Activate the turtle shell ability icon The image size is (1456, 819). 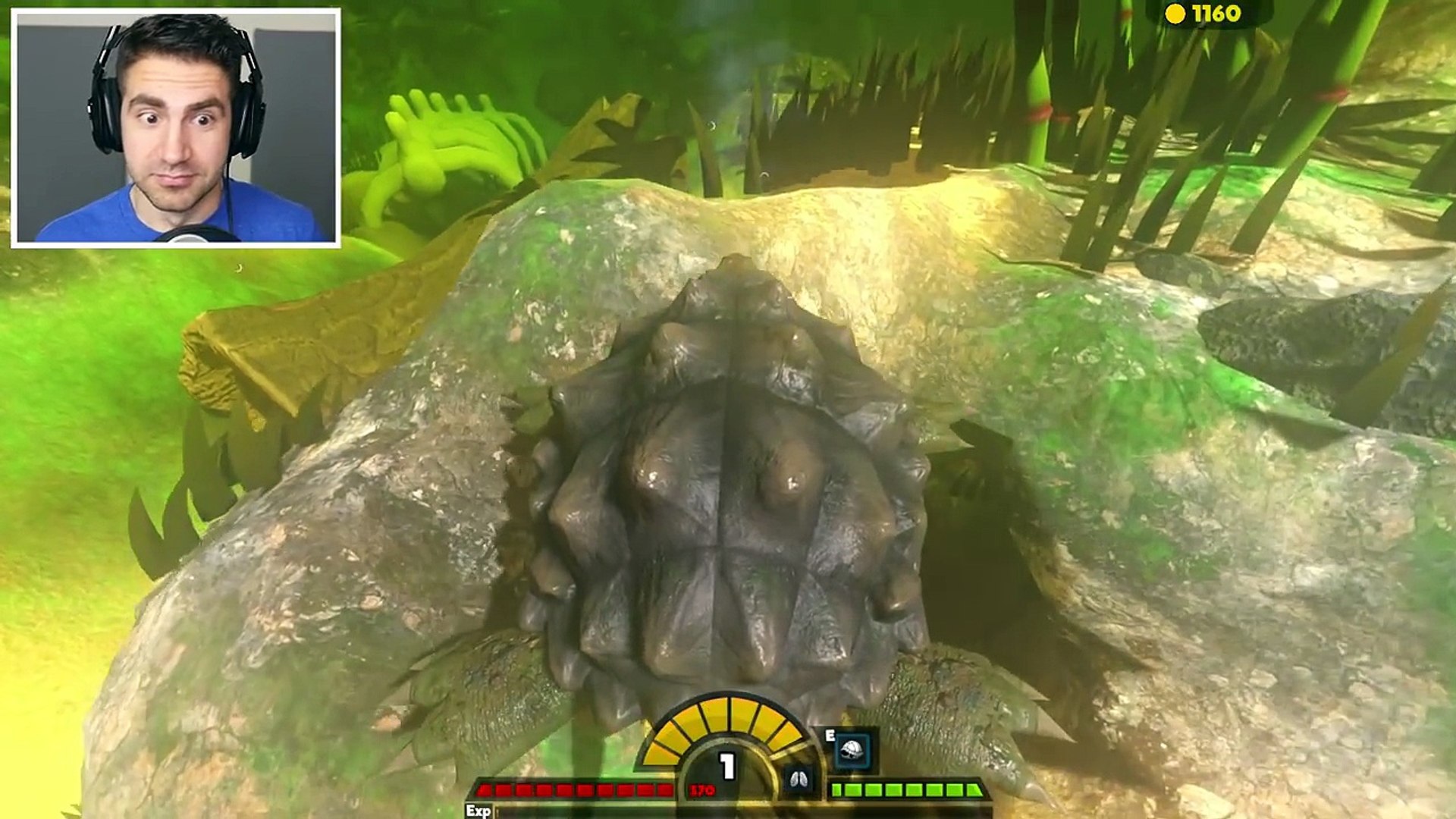[x=853, y=750]
